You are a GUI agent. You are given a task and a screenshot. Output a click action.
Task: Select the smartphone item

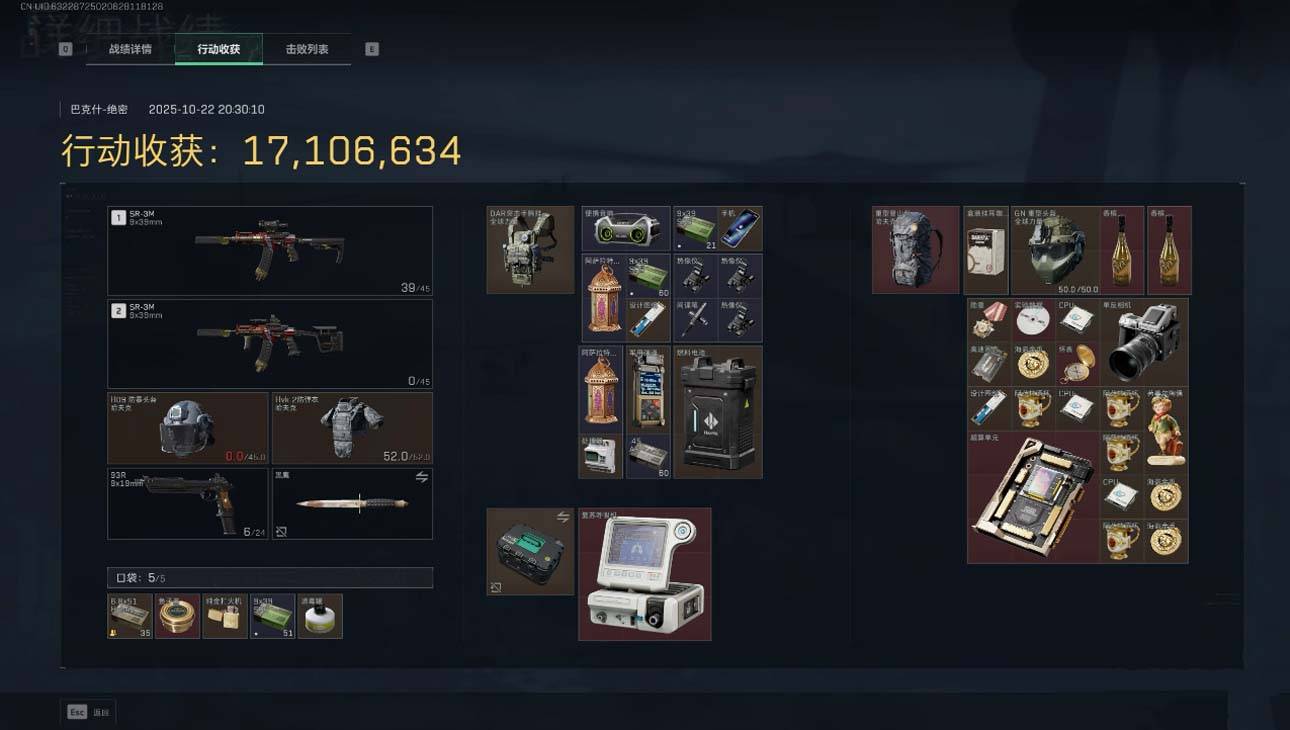740,229
